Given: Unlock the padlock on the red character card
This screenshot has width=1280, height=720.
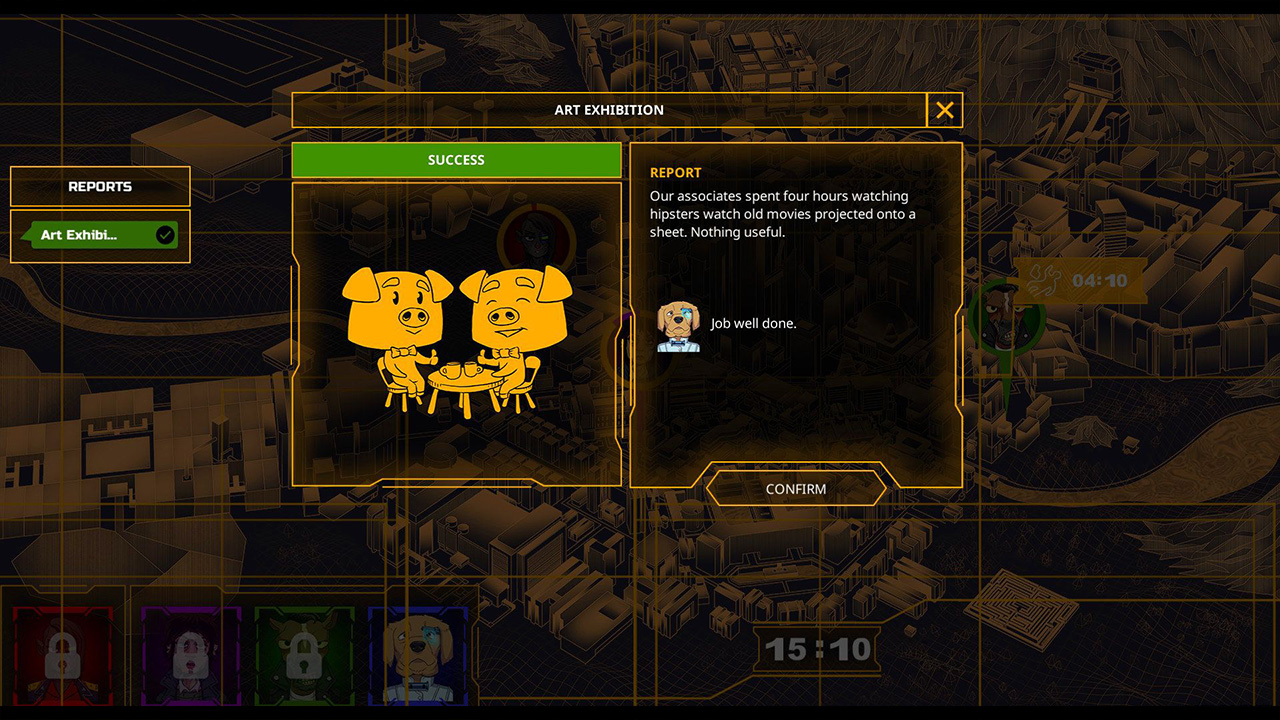Looking at the screenshot, I should click(63, 655).
